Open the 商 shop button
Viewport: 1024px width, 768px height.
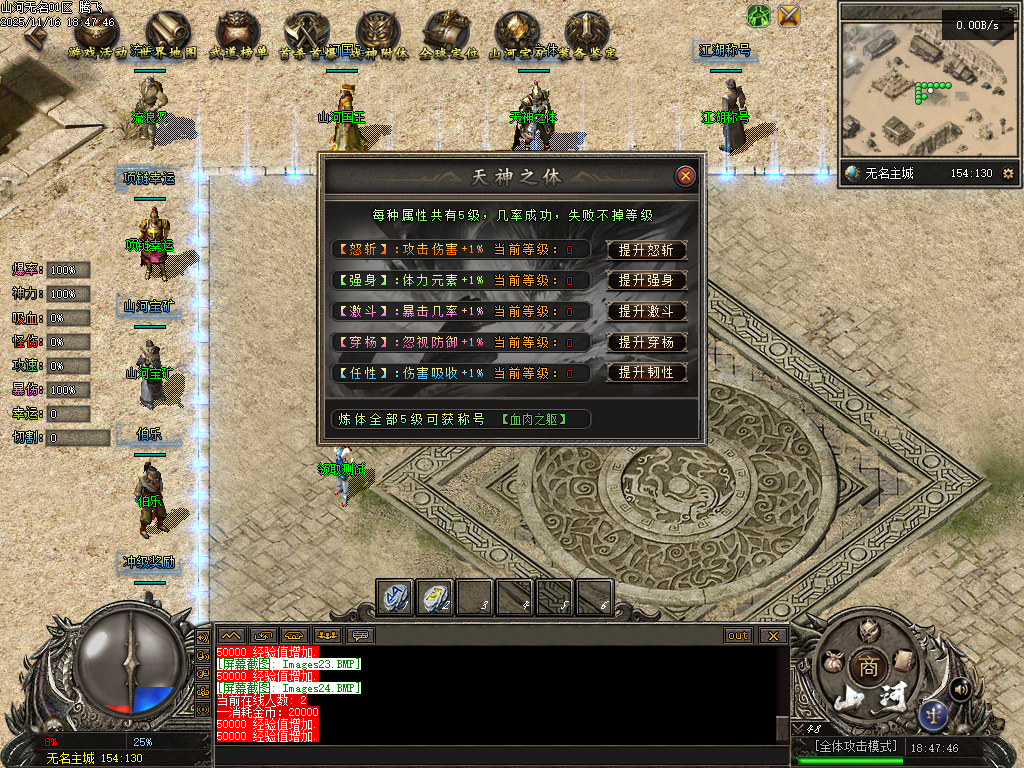[x=864, y=667]
